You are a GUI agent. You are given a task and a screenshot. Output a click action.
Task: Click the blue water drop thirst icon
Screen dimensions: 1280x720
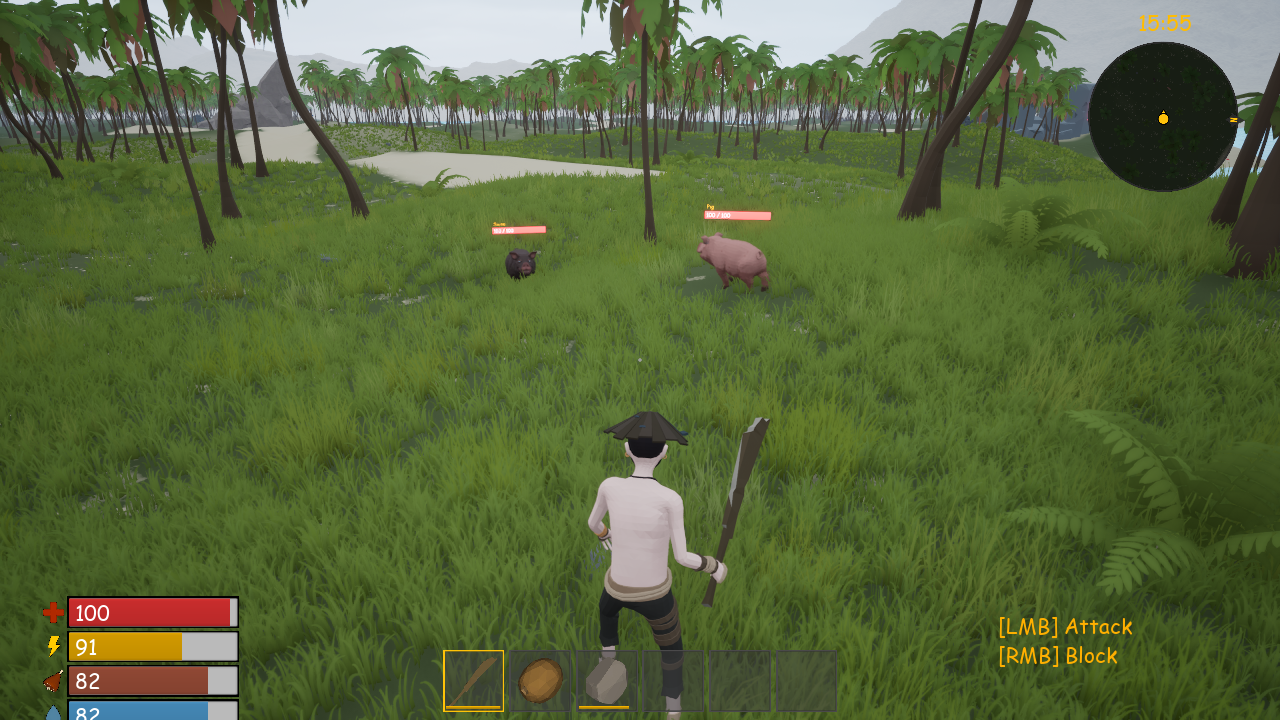[x=52, y=714]
